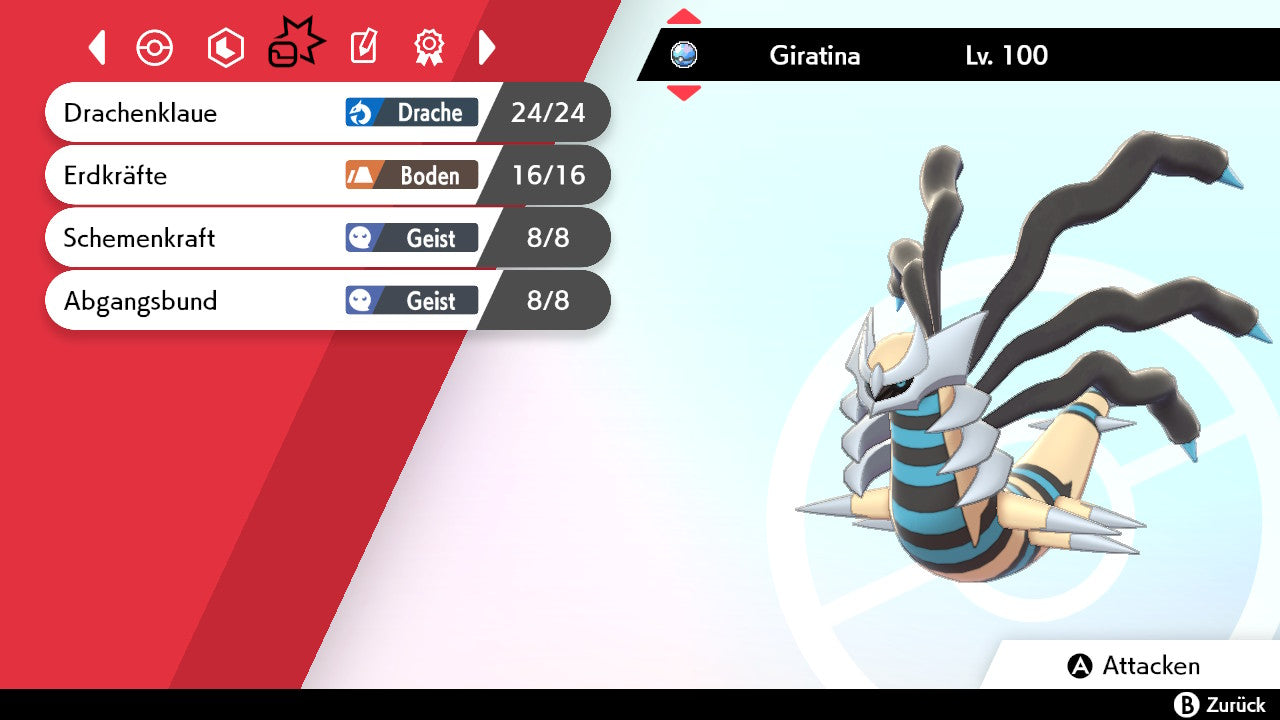The width and height of the screenshot is (1280, 720).
Task: Open the trainer memo notes tab
Action: pyautogui.click(x=364, y=47)
